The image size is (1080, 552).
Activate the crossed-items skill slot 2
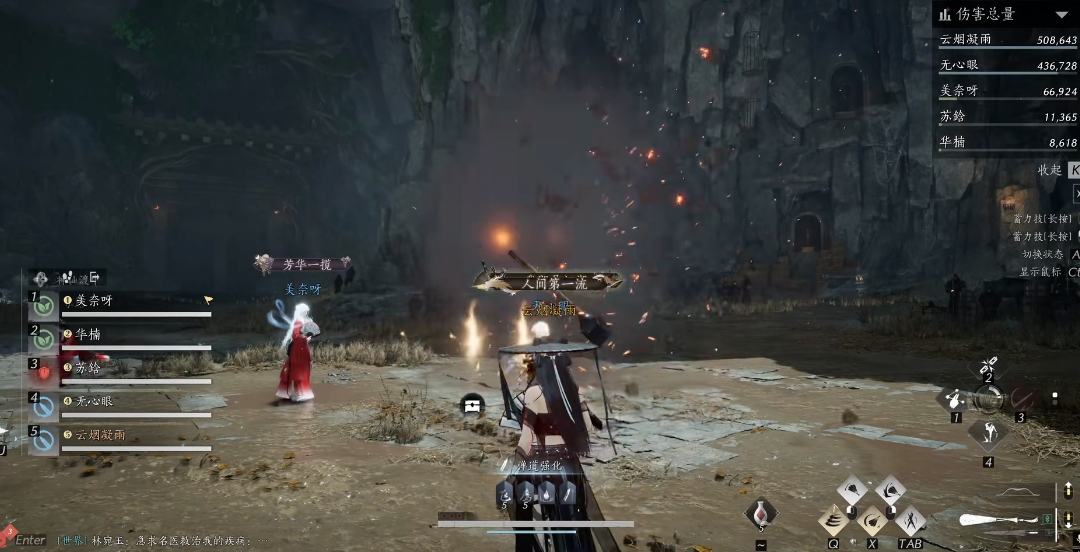pyautogui.click(x=988, y=367)
